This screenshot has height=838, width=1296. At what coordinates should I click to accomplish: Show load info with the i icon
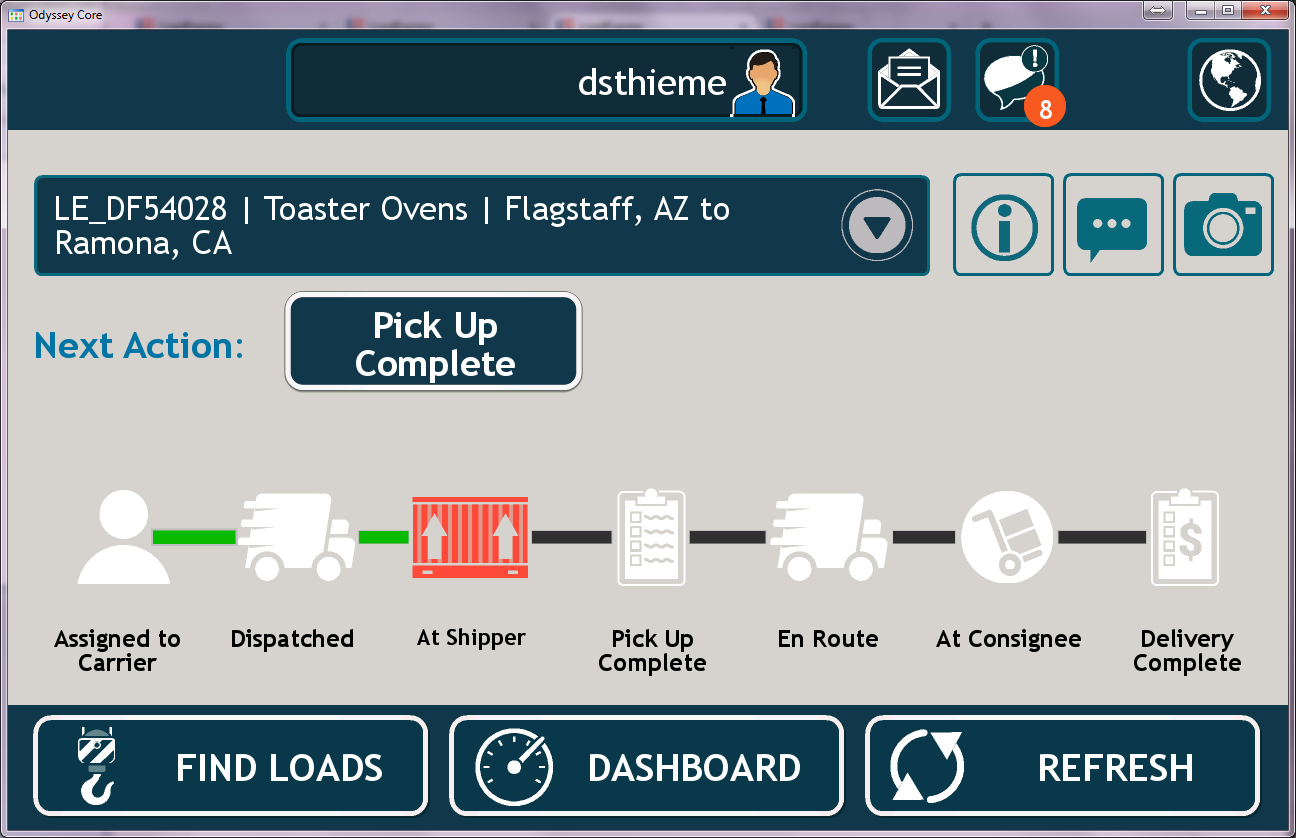1003,225
